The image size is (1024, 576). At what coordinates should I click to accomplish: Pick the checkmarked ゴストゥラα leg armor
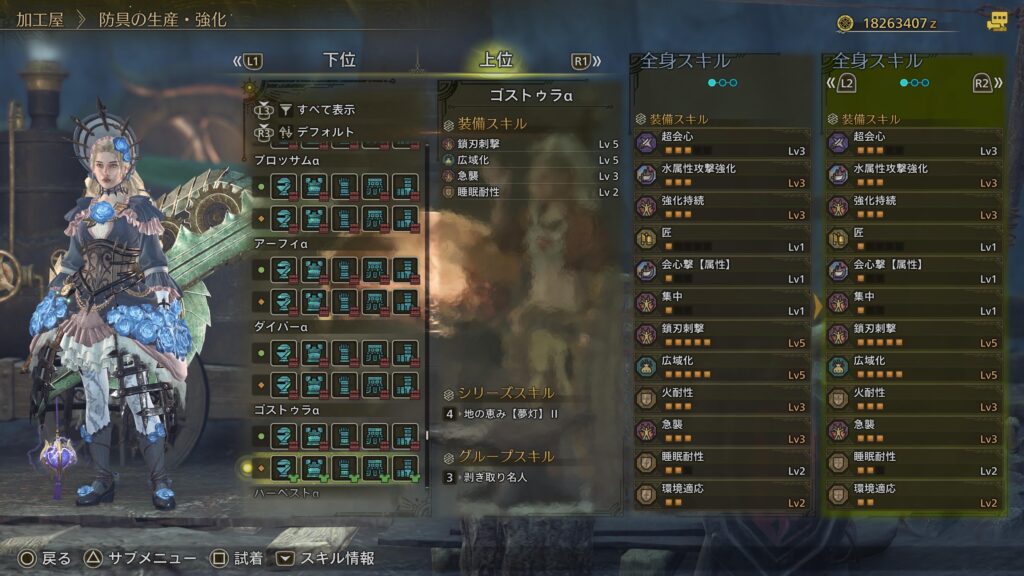point(404,466)
